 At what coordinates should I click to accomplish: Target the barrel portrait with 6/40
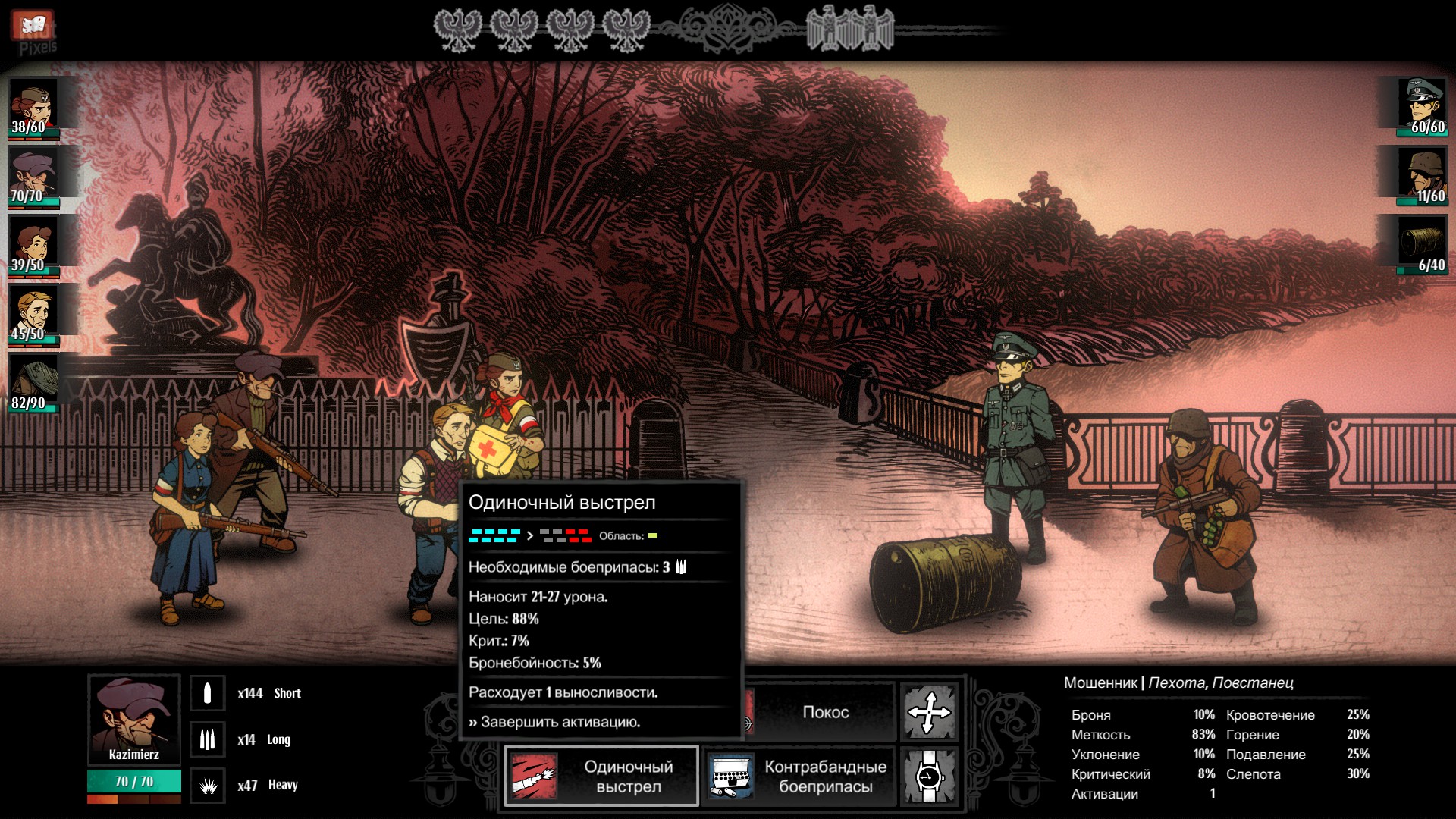coord(1423,244)
